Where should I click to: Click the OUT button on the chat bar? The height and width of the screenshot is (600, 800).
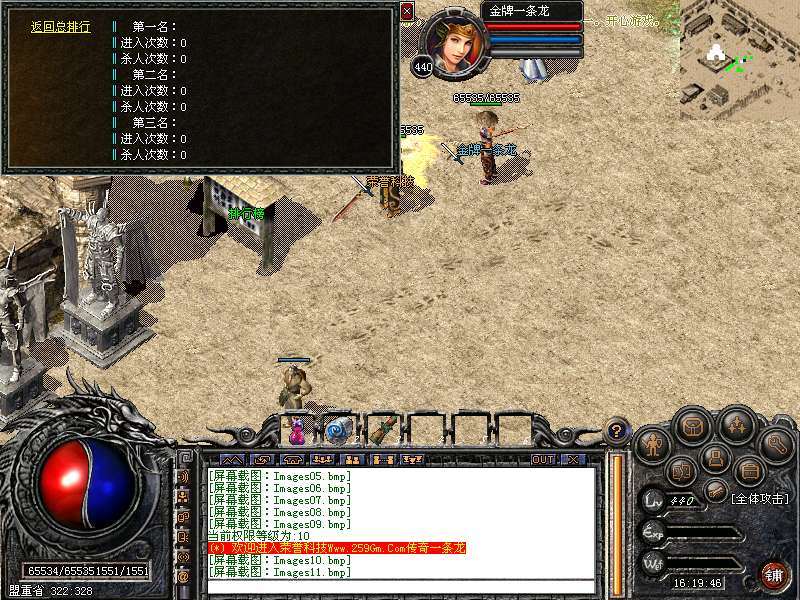pyautogui.click(x=542, y=460)
